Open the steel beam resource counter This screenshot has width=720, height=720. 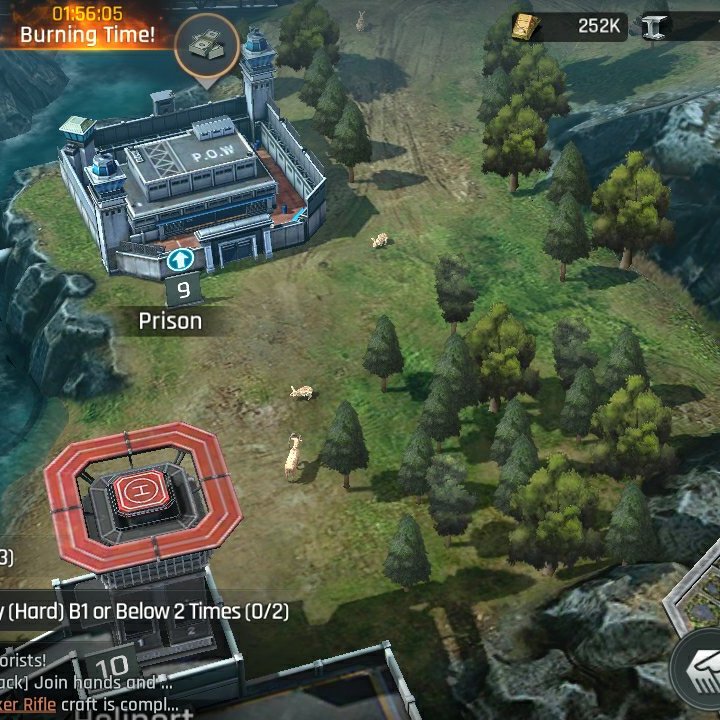click(x=680, y=26)
